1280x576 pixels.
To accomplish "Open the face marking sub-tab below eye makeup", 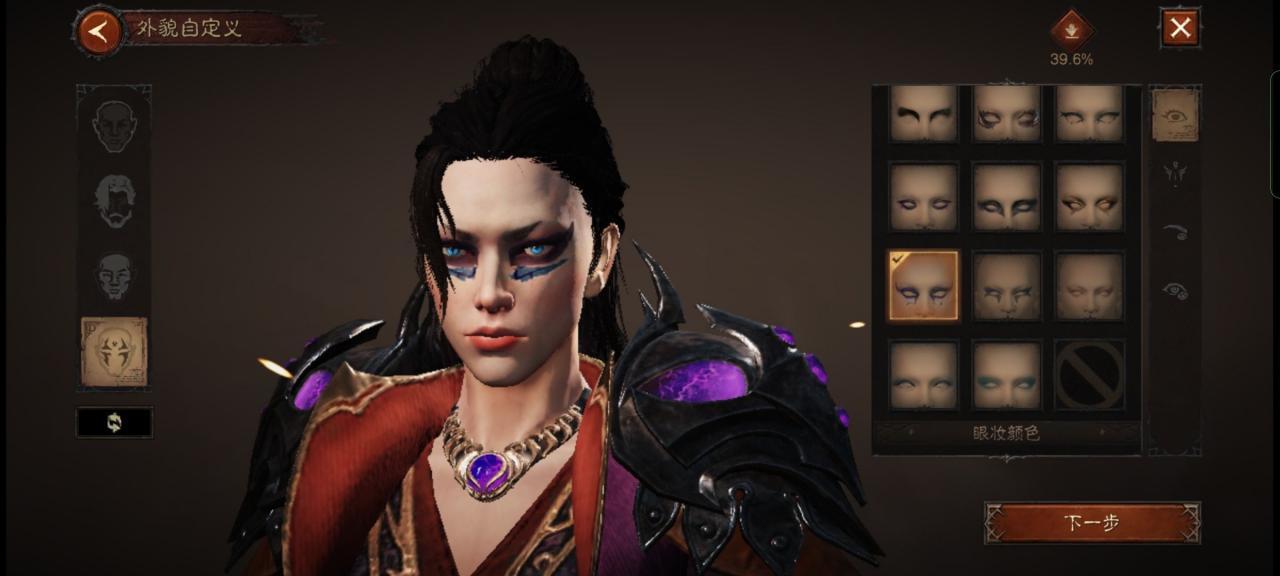I will (x=1175, y=174).
